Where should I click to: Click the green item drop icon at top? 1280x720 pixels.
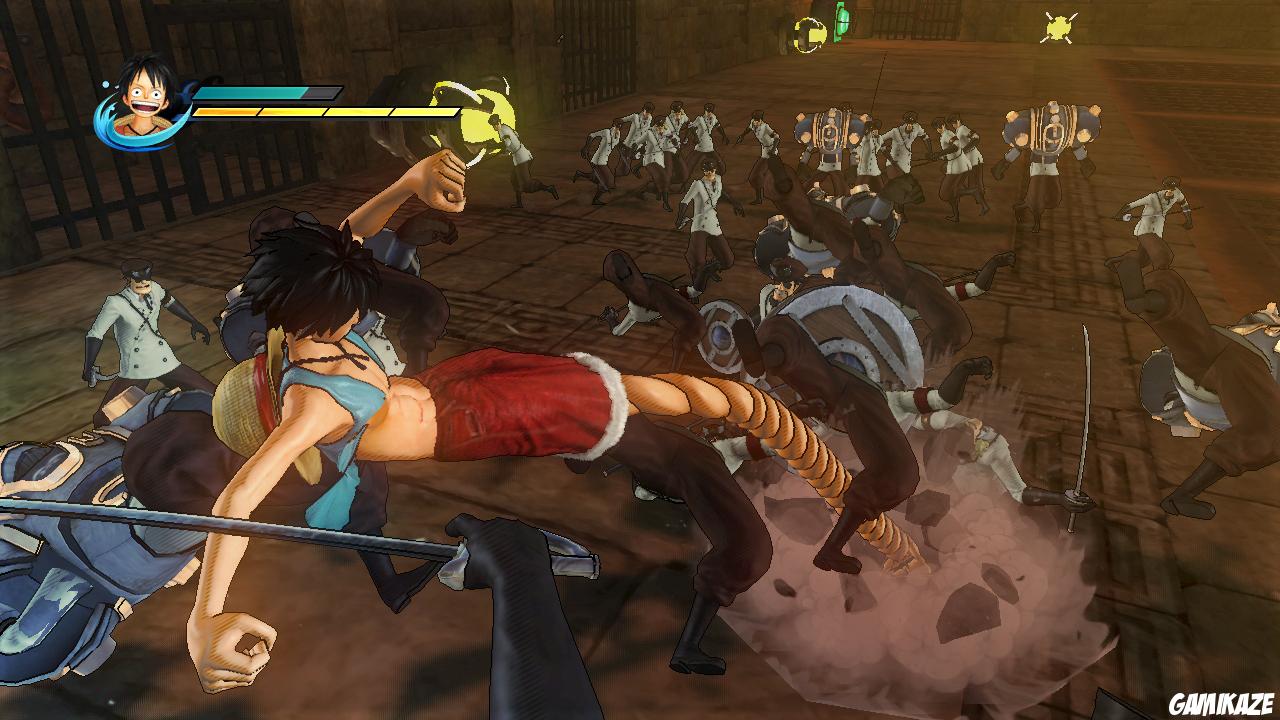(840, 22)
